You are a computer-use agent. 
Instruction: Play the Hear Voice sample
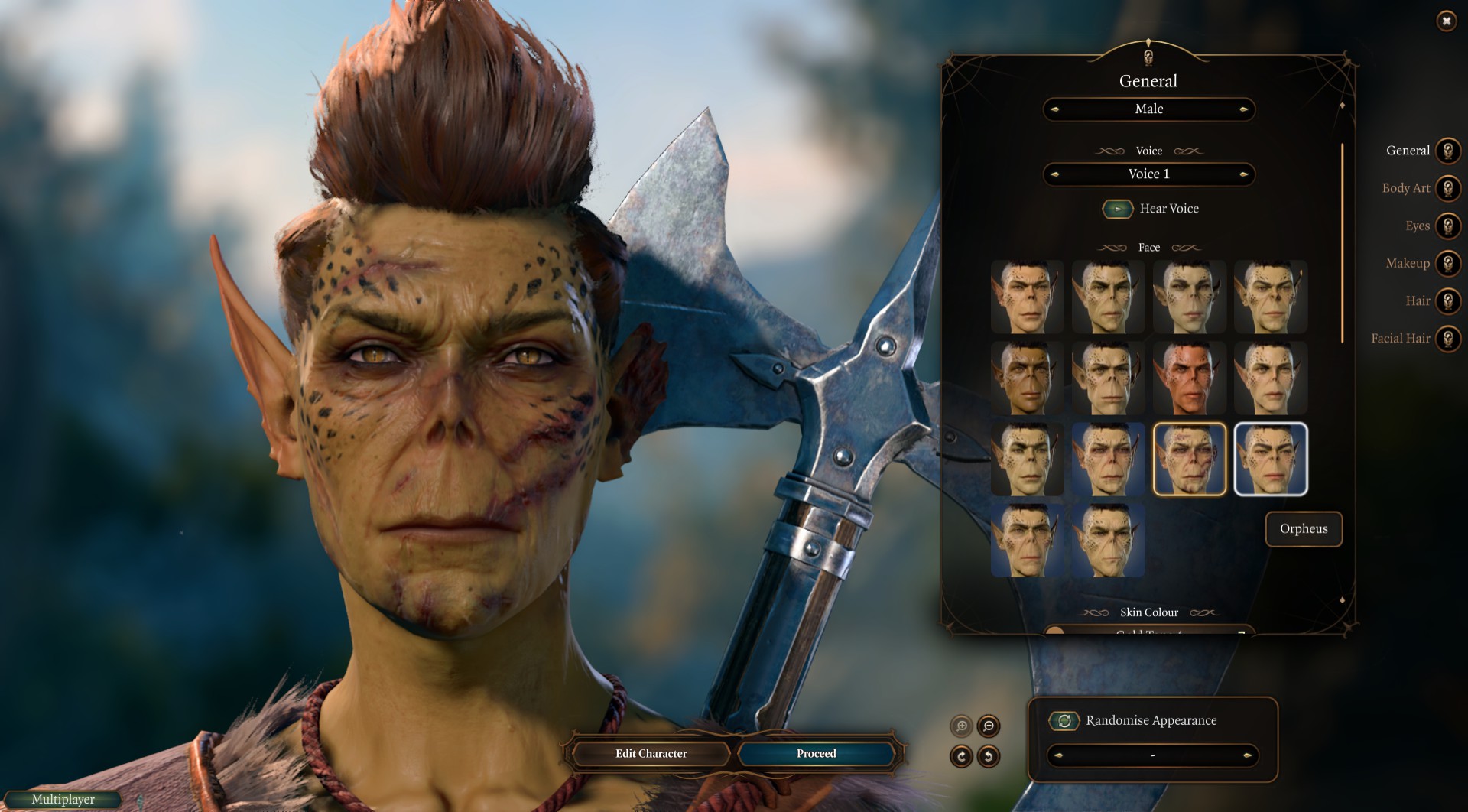pyautogui.click(x=1117, y=209)
